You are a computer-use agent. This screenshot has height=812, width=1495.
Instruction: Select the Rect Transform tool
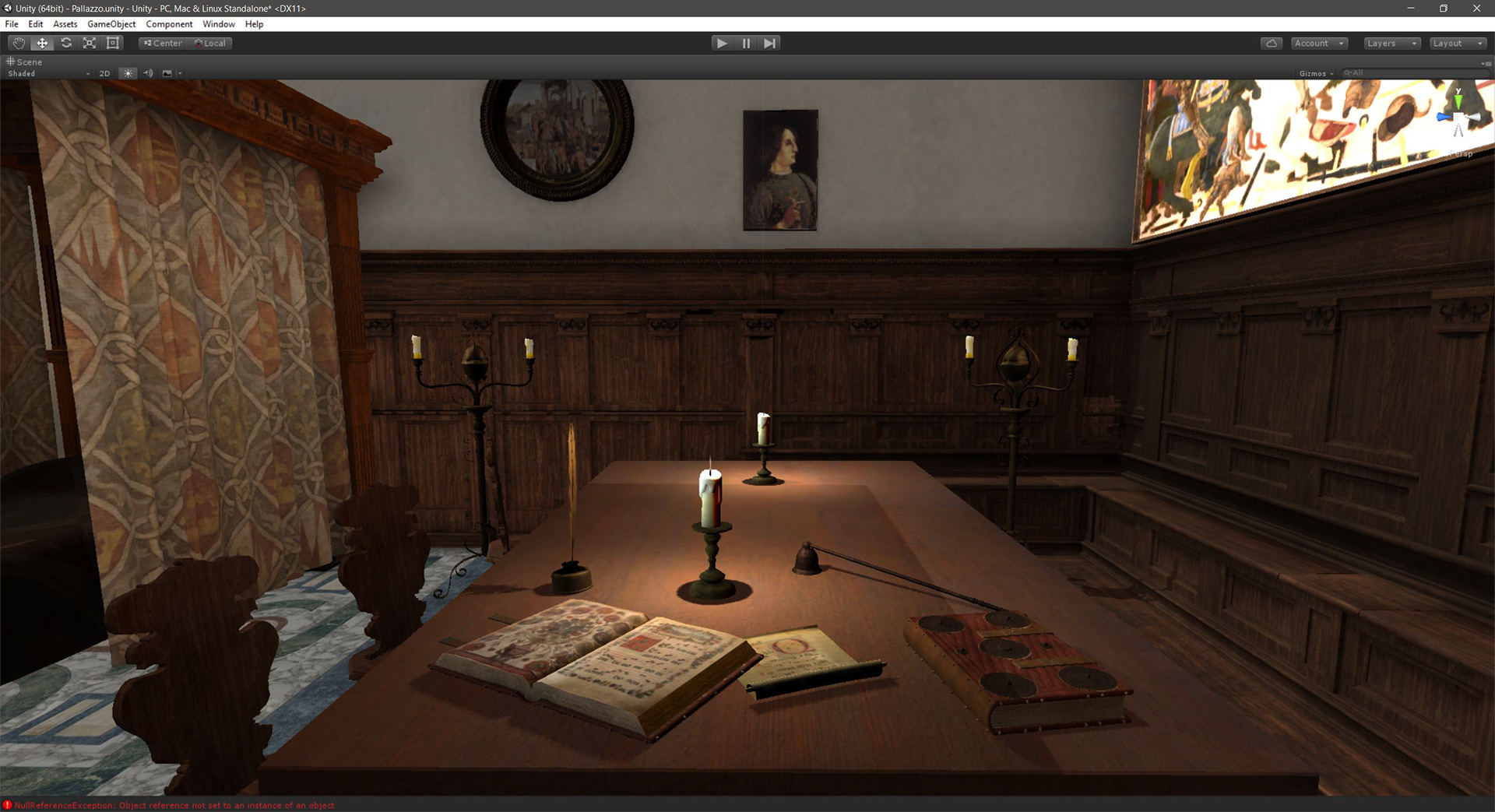point(114,43)
